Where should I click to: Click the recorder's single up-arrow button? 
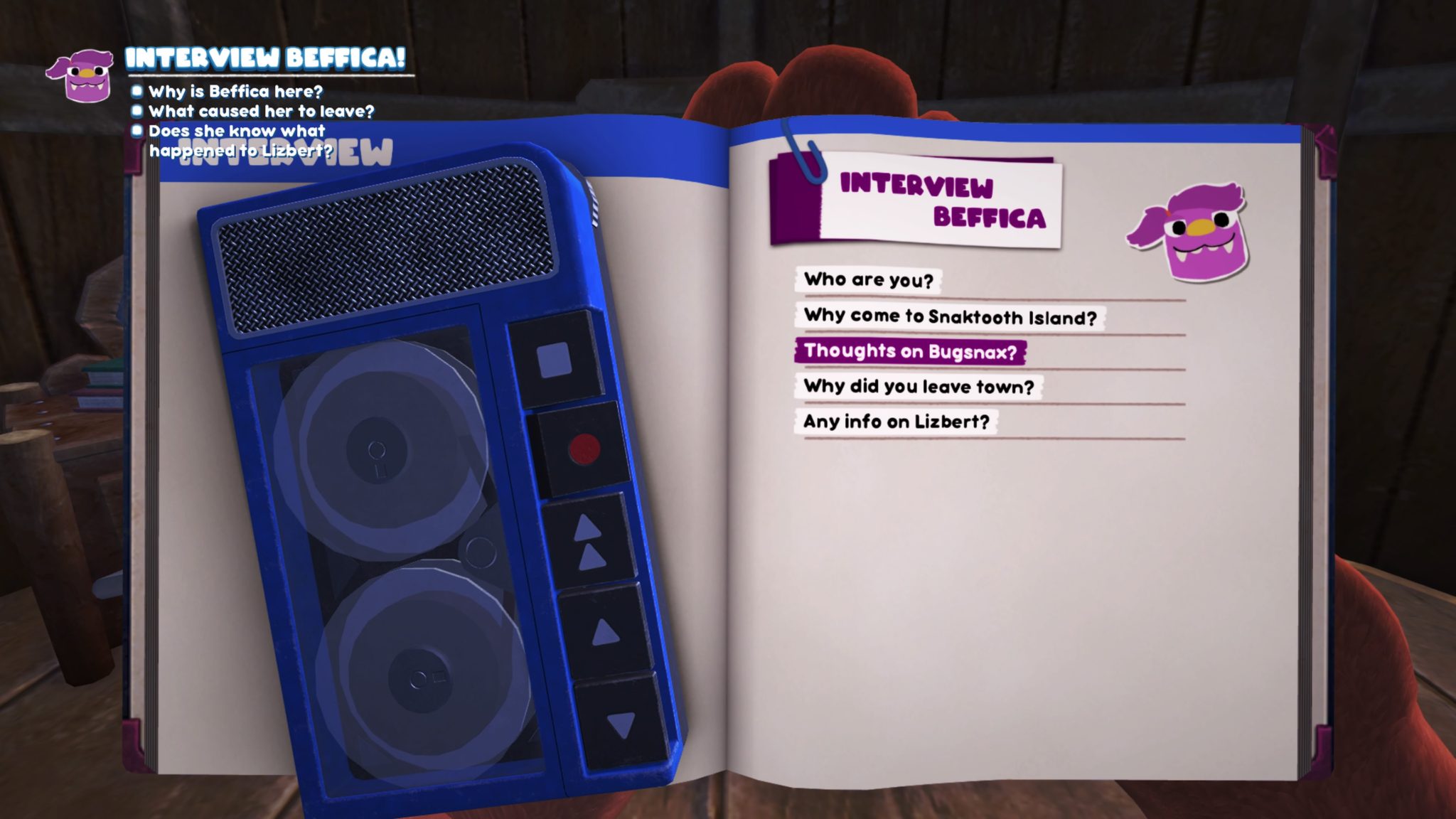pos(605,631)
